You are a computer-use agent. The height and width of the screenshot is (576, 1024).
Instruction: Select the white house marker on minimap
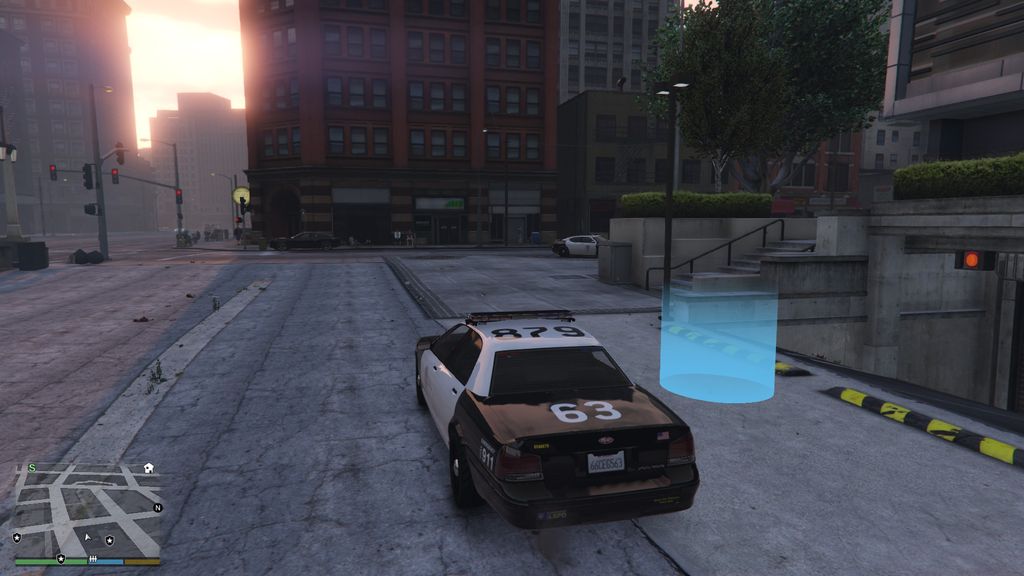click(148, 467)
